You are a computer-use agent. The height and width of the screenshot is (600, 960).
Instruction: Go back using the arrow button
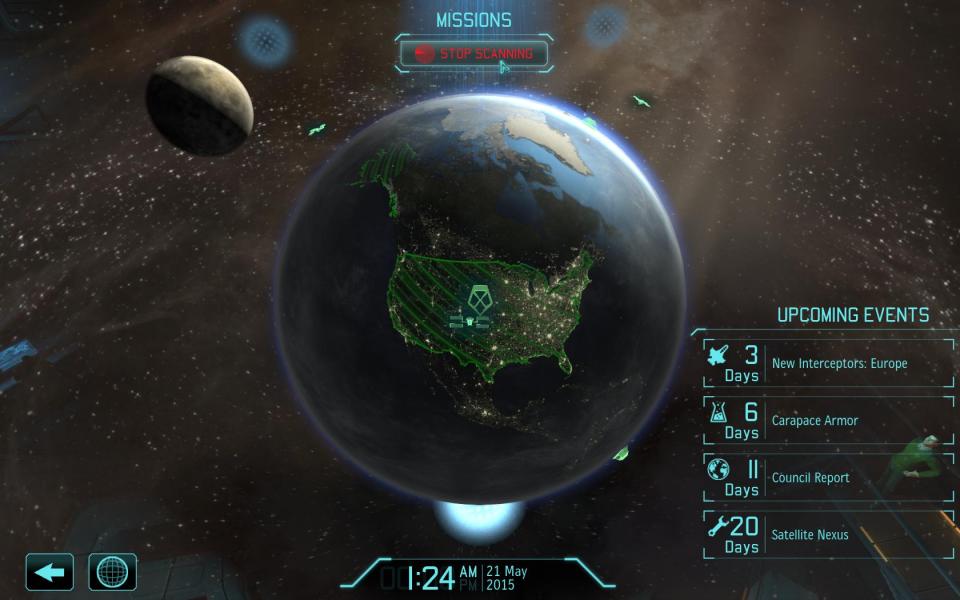click(x=49, y=572)
